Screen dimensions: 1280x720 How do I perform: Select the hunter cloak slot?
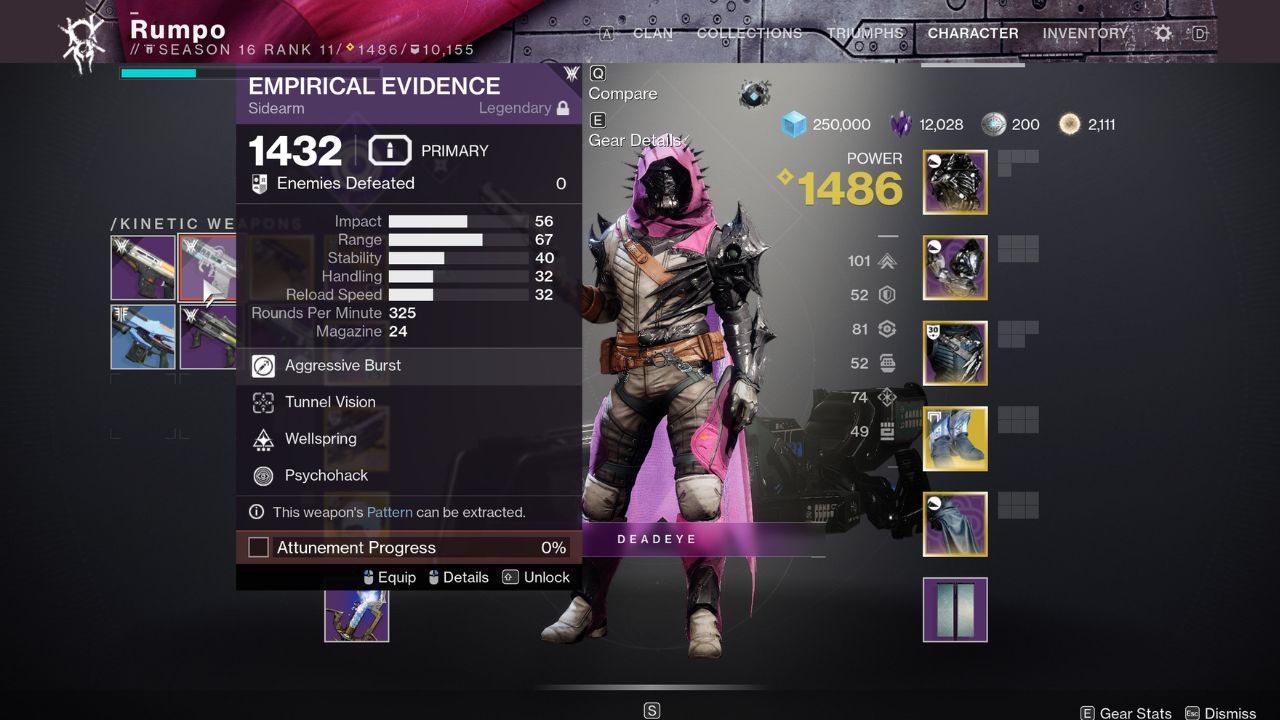coord(955,524)
